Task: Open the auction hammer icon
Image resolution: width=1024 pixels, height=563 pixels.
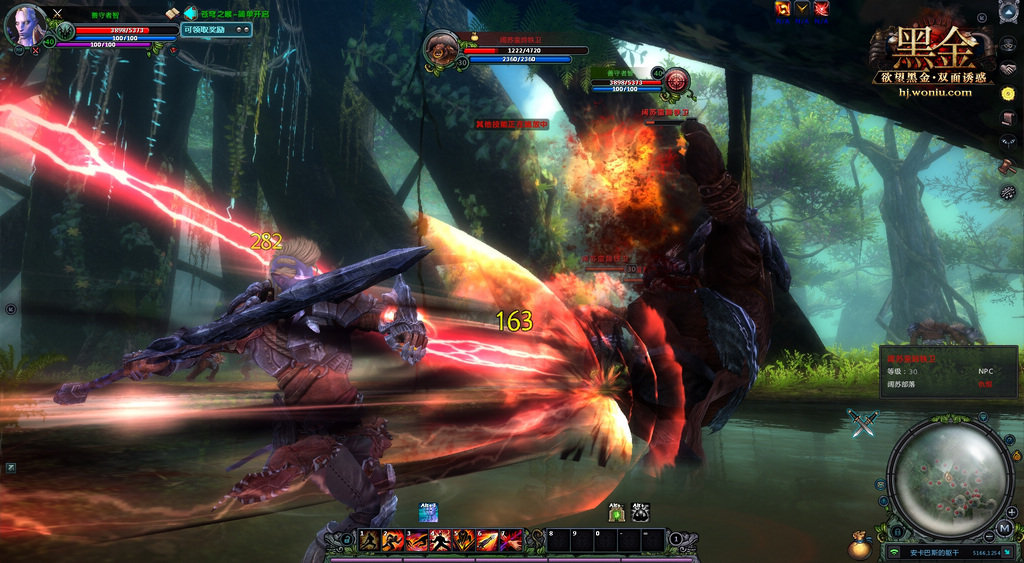Action: [1008, 166]
